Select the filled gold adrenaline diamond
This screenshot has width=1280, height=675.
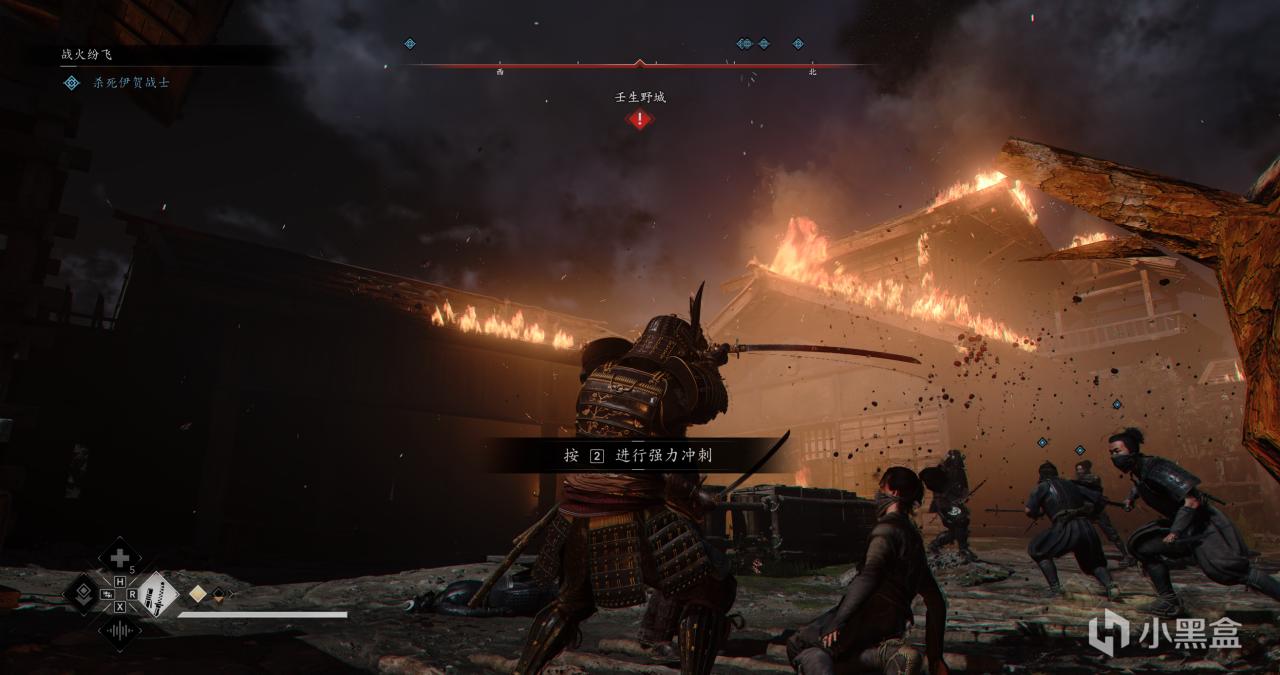(198, 594)
